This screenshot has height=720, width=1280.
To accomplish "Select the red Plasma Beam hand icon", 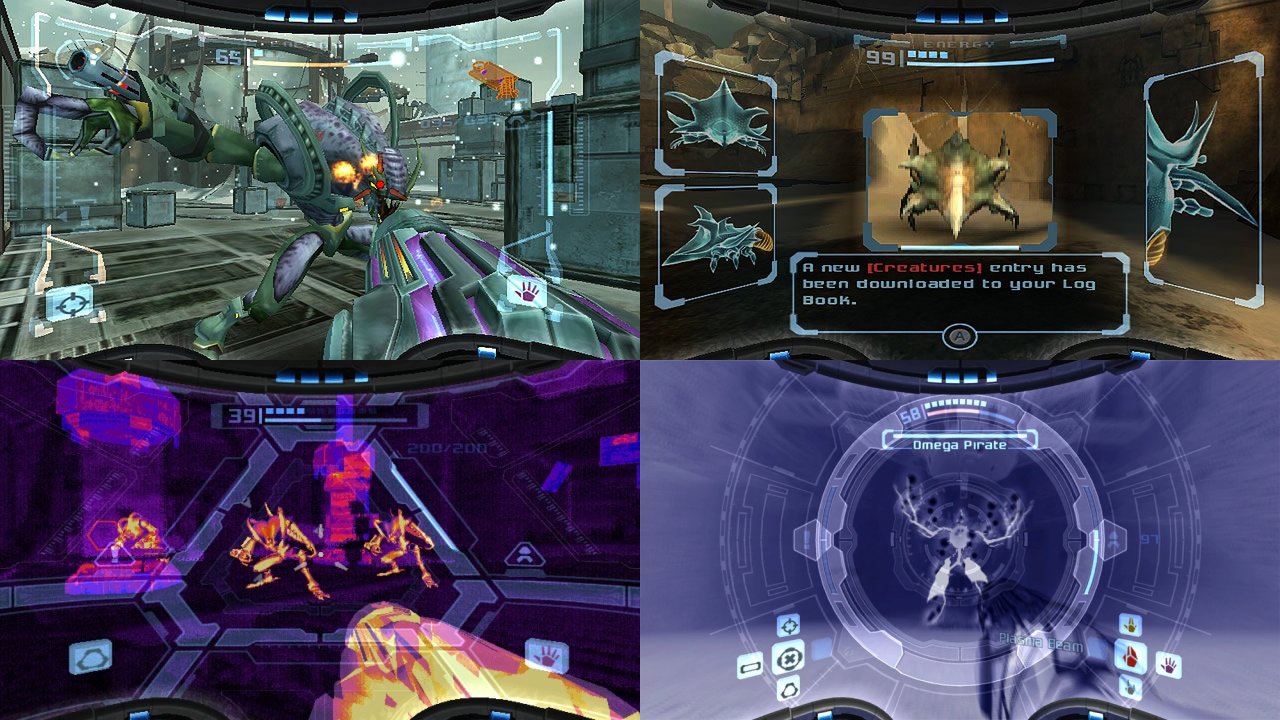I will click(x=1132, y=658).
